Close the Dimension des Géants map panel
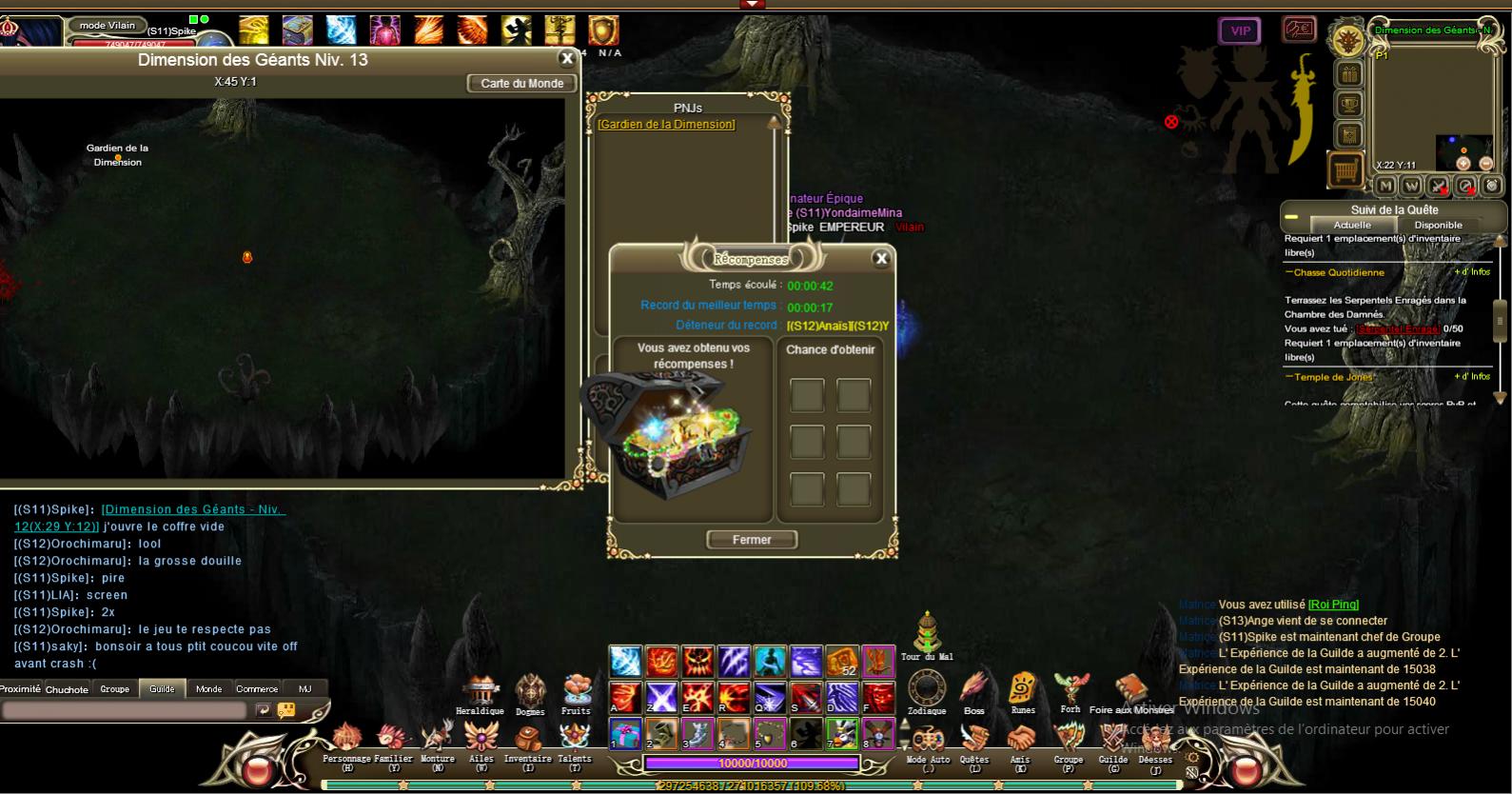The height and width of the screenshot is (794, 1512). pyautogui.click(x=567, y=59)
